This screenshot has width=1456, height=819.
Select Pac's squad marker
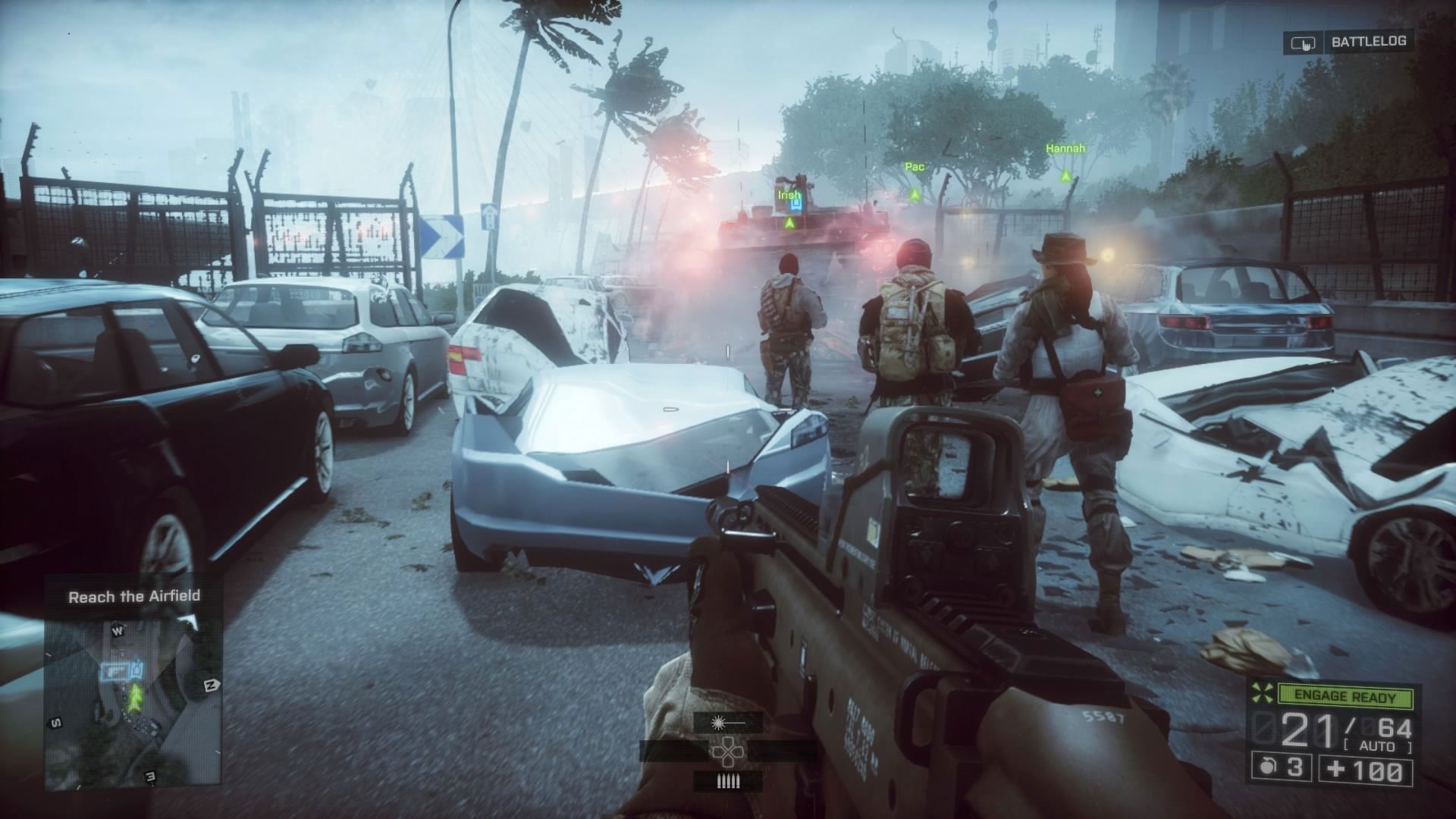click(x=915, y=194)
